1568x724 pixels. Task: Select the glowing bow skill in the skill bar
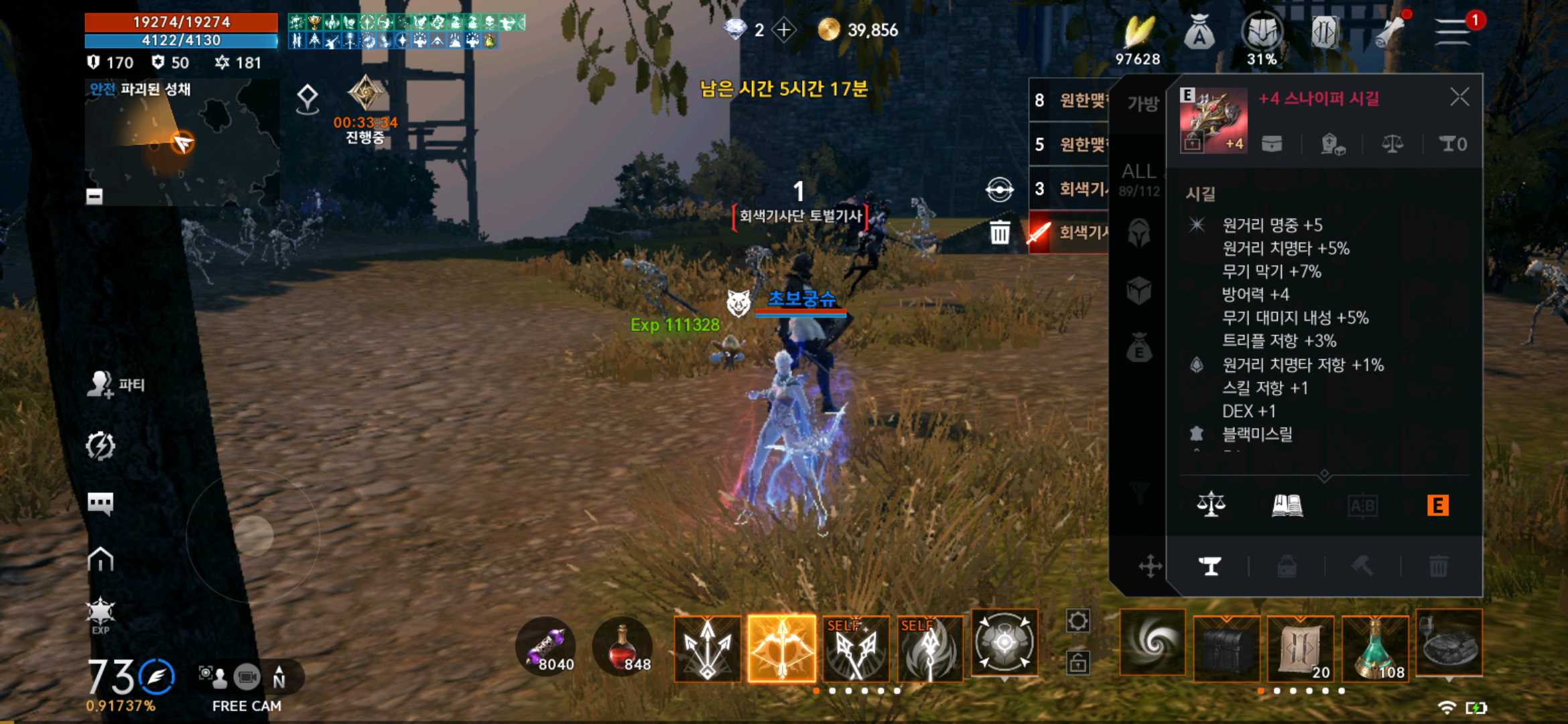[x=782, y=649]
